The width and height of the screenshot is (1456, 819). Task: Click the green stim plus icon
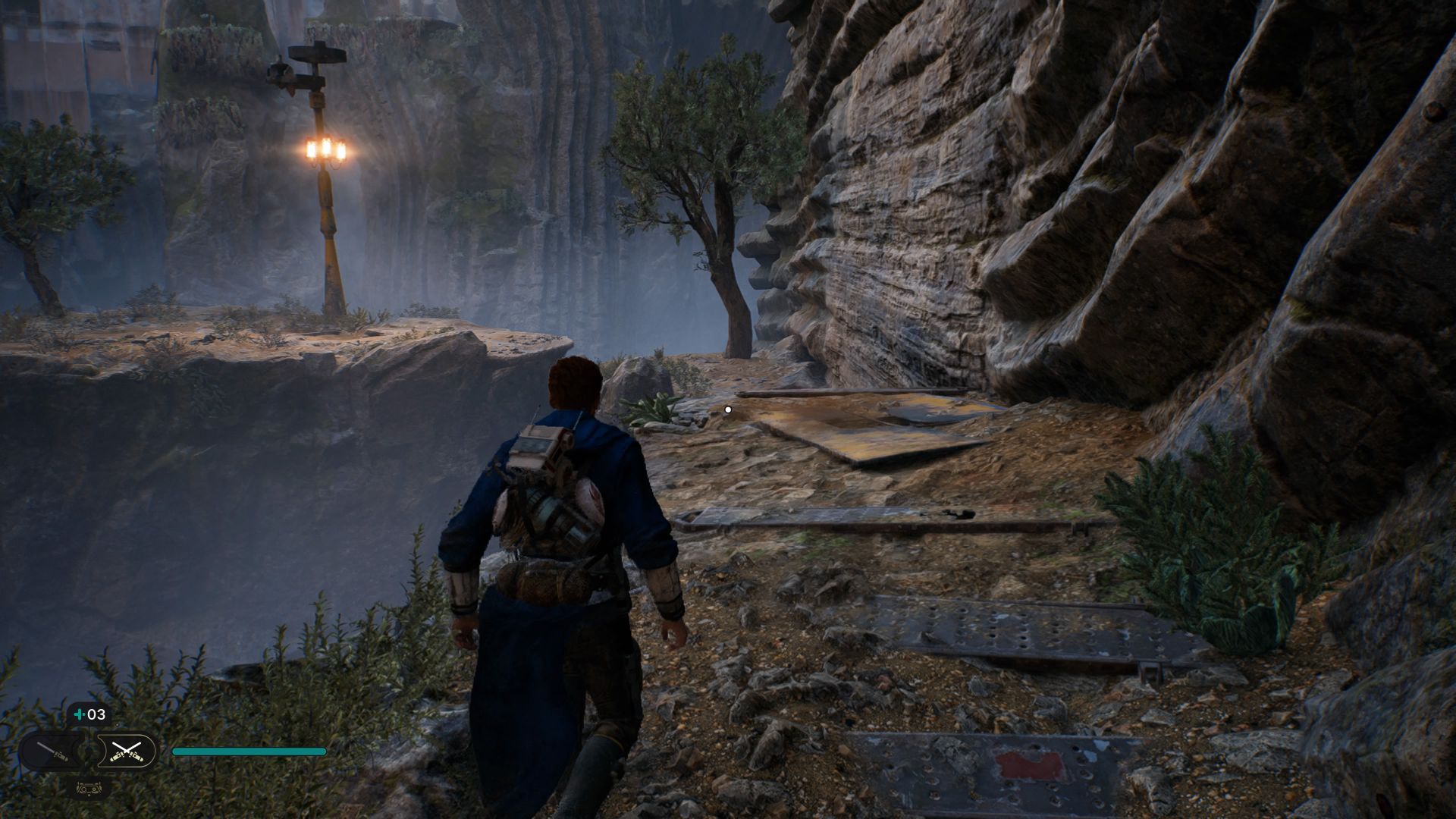point(79,714)
